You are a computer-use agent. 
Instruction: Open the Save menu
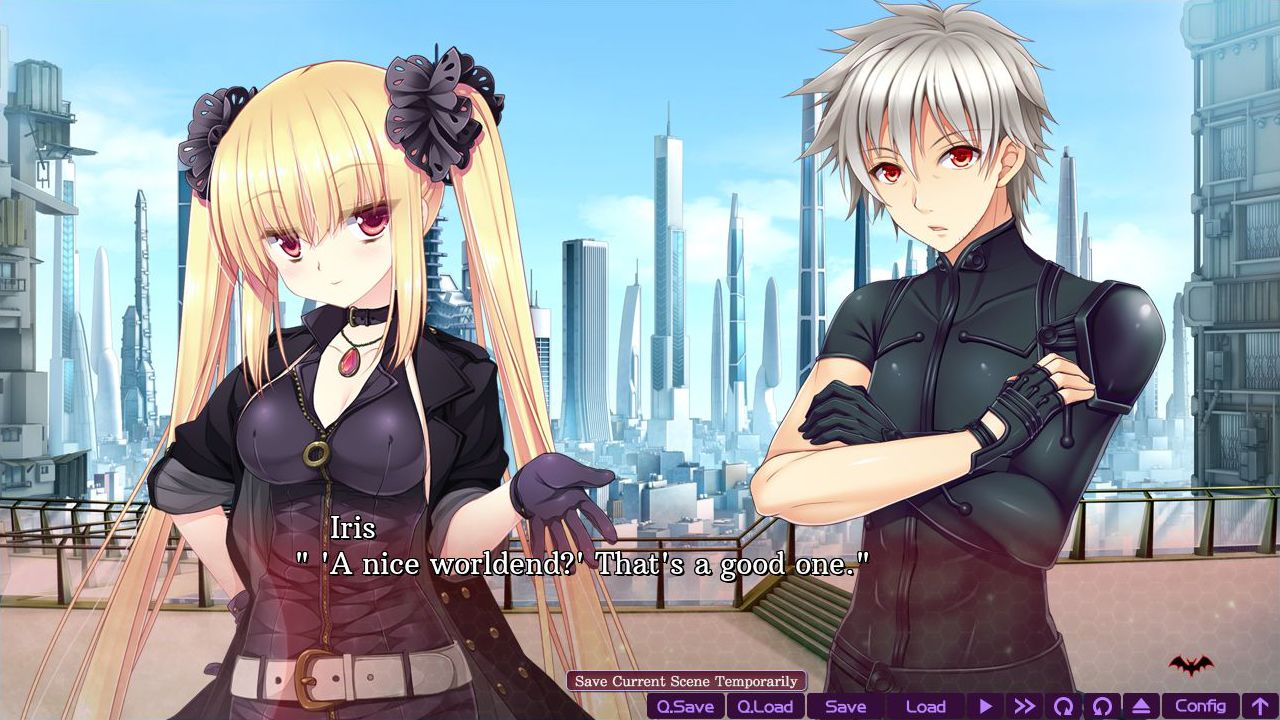845,706
